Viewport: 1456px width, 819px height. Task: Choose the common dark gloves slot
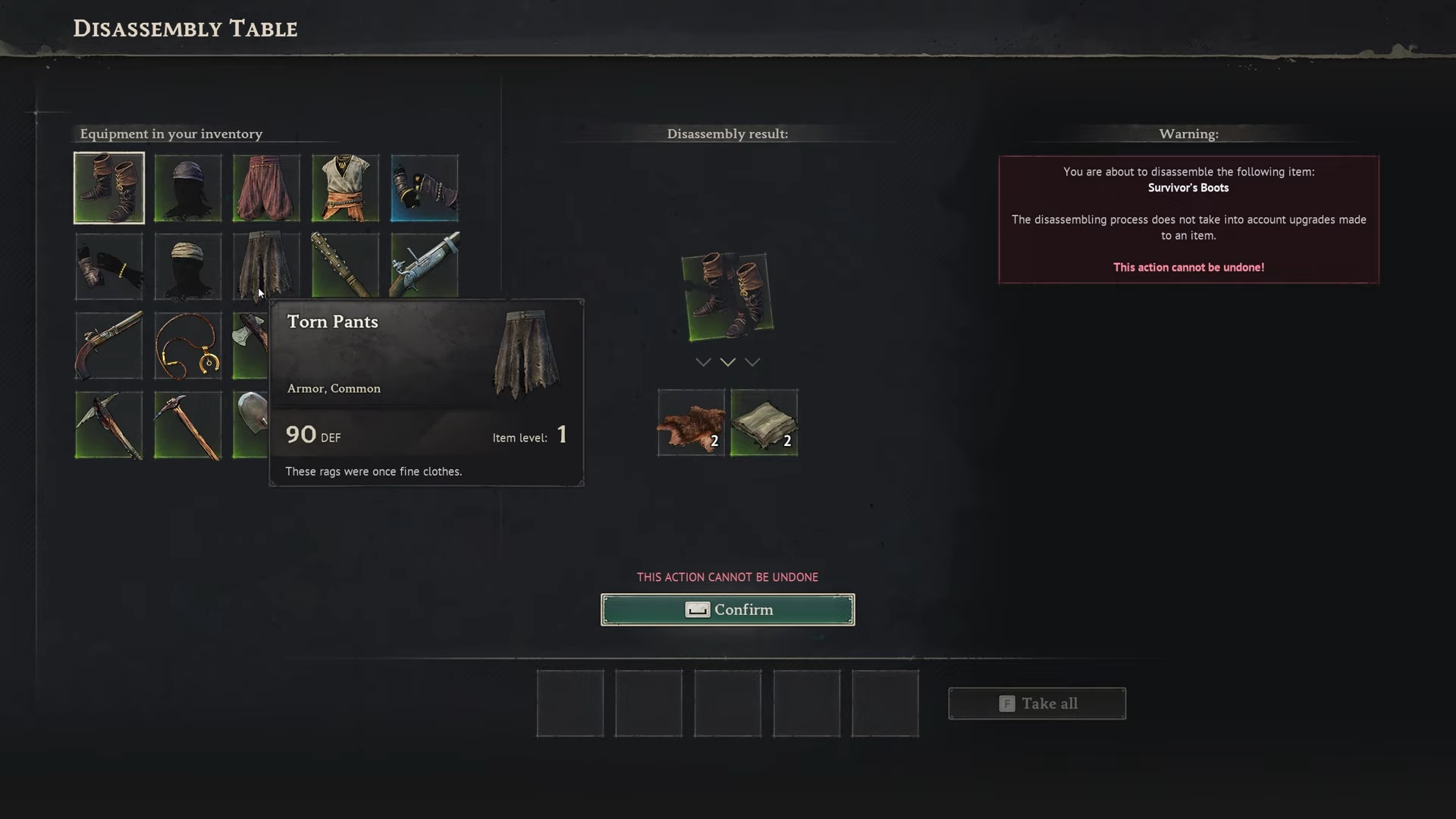109,267
